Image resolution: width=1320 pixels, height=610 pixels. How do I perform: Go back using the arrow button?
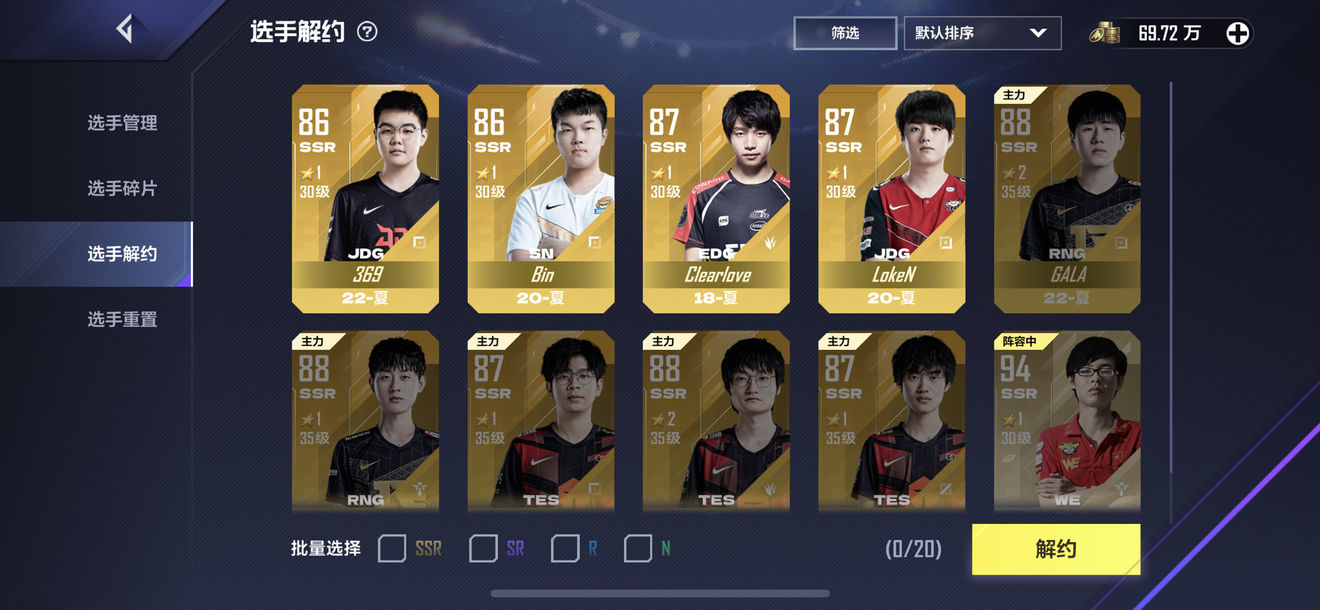click(124, 29)
